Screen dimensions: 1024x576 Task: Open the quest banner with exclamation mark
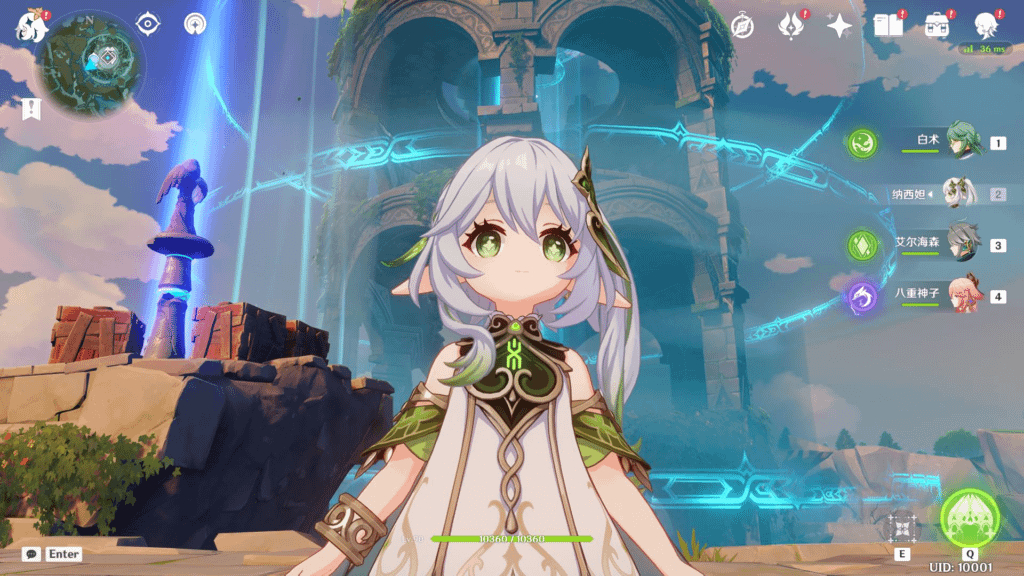(31, 109)
